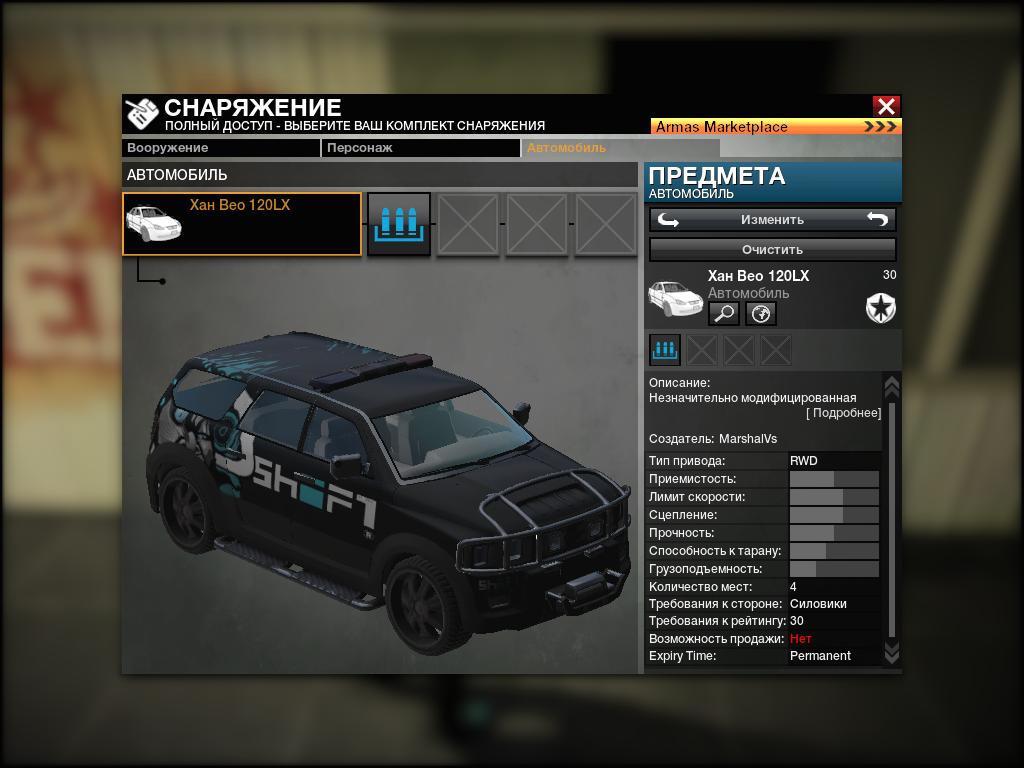Click the scroll-up arrow in details panel
Screen dimensions: 1024x768
892,386
